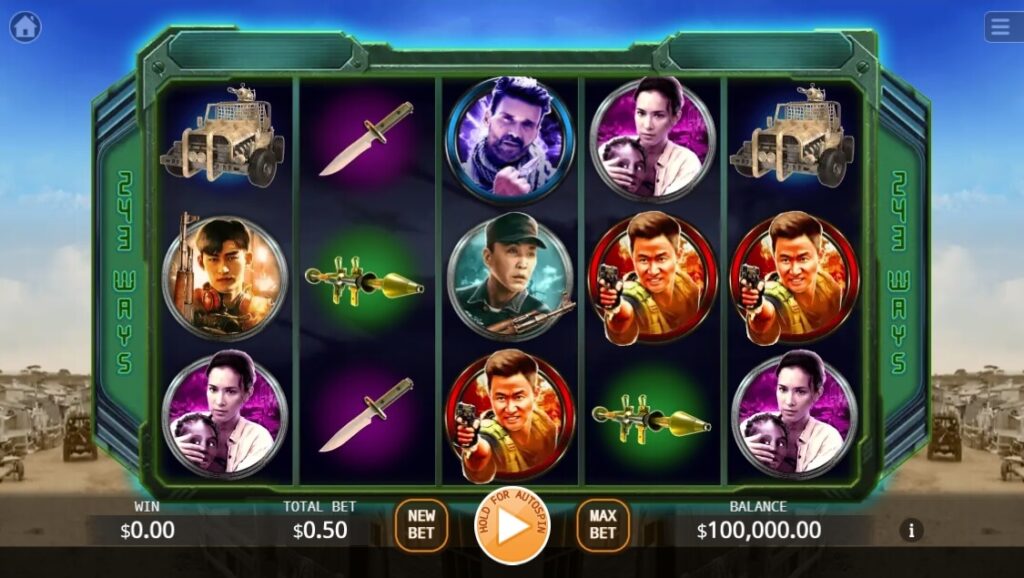The width and height of the screenshot is (1024, 578).
Task: Spin the reels with the play button
Action: 512,525
